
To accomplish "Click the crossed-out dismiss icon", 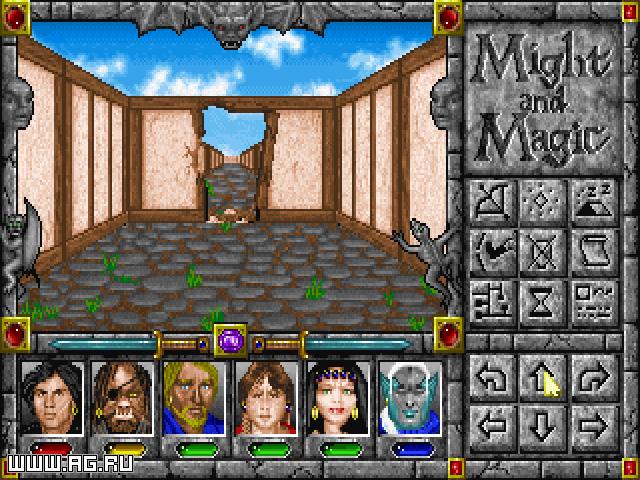I will click(x=541, y=248).
